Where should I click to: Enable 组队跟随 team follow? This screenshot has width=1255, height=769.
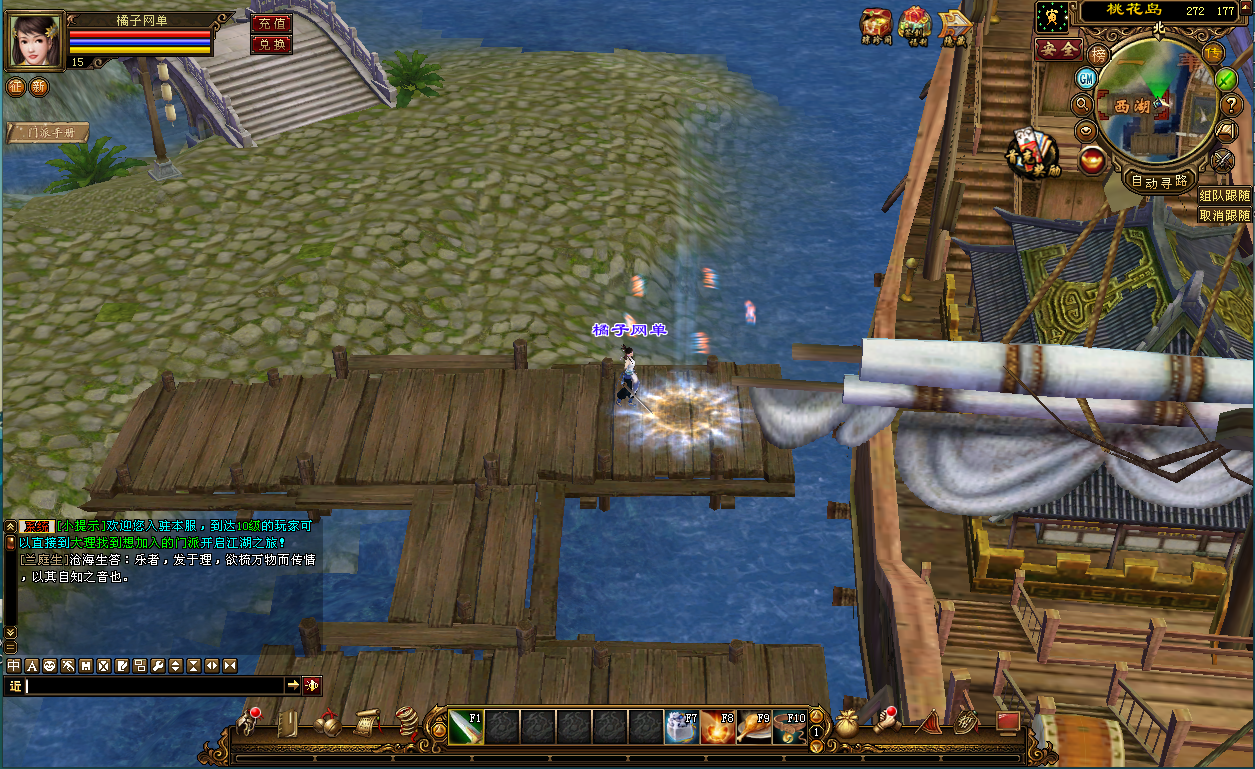point(1225,196)
